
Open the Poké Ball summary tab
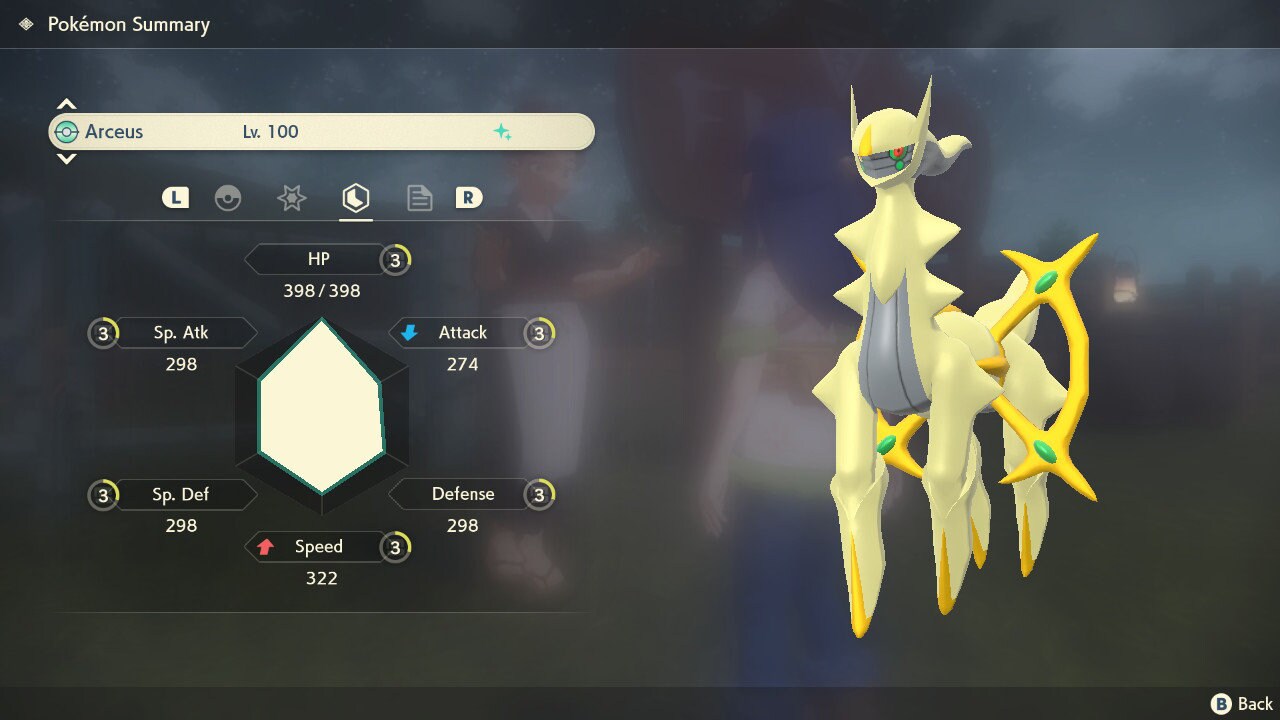coord(228,198)
